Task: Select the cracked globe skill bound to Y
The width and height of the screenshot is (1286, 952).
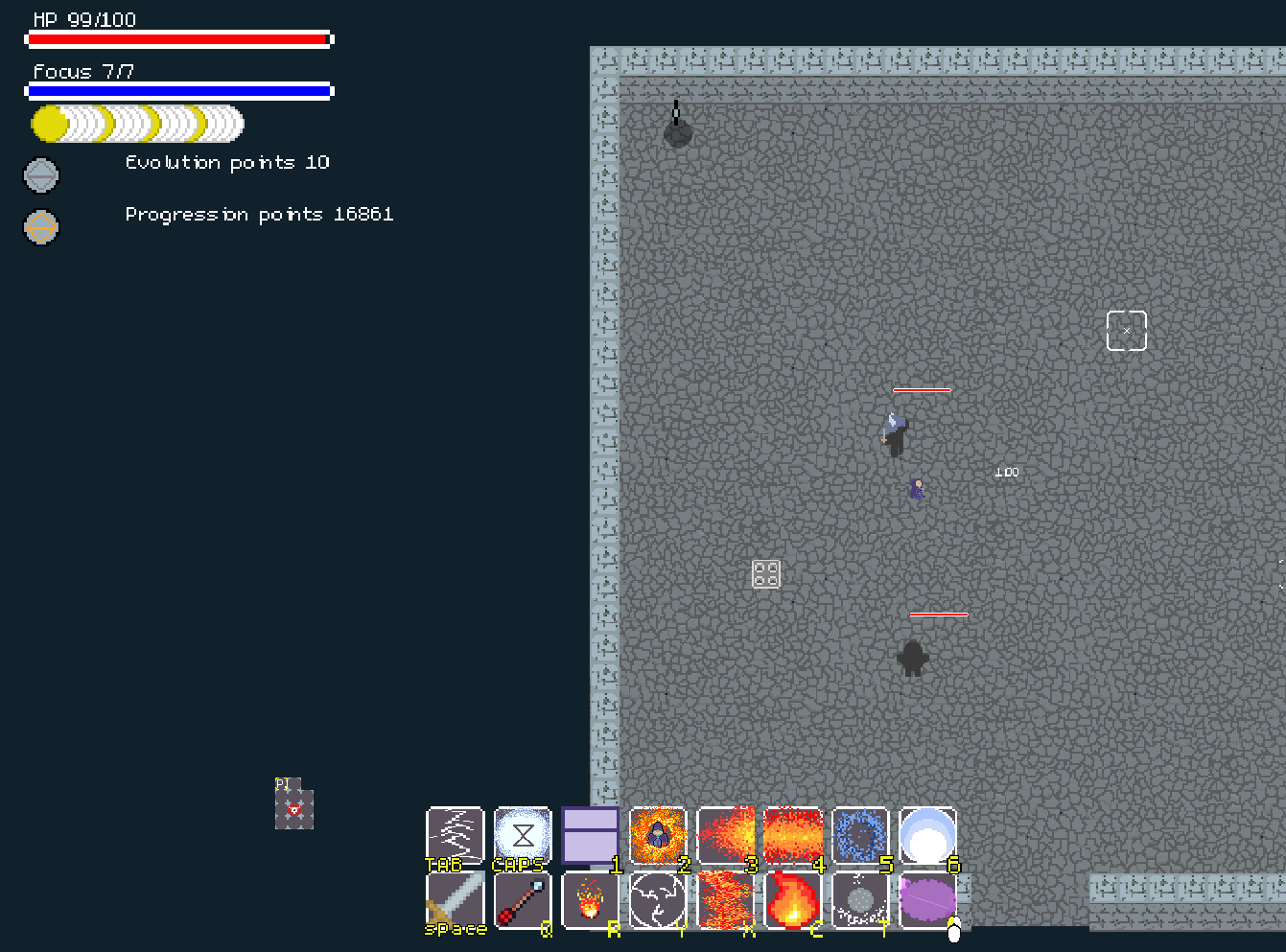Action: pyautogui.click(x=658, y=901)
